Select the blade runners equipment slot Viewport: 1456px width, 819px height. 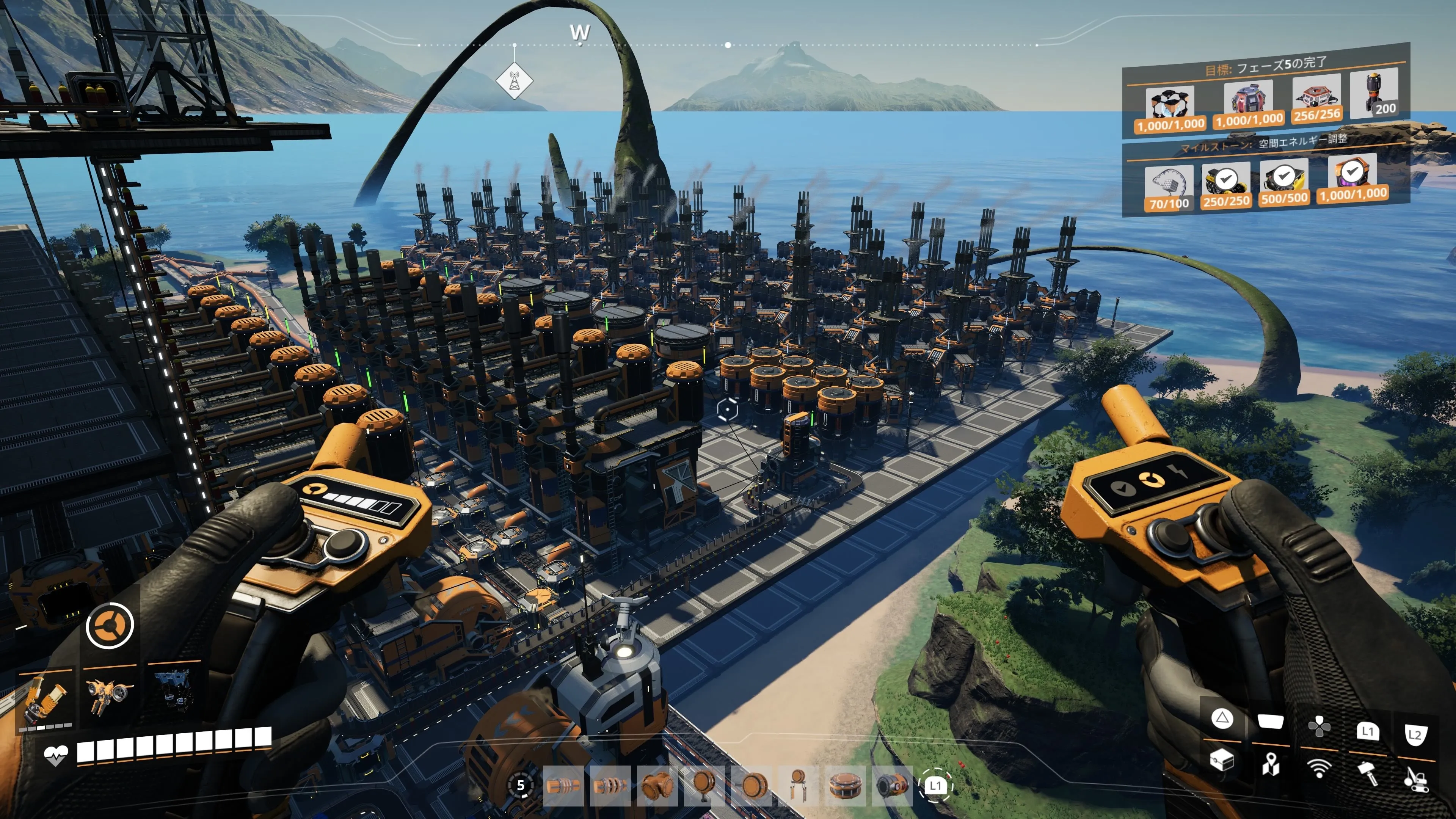coord(173,690)
